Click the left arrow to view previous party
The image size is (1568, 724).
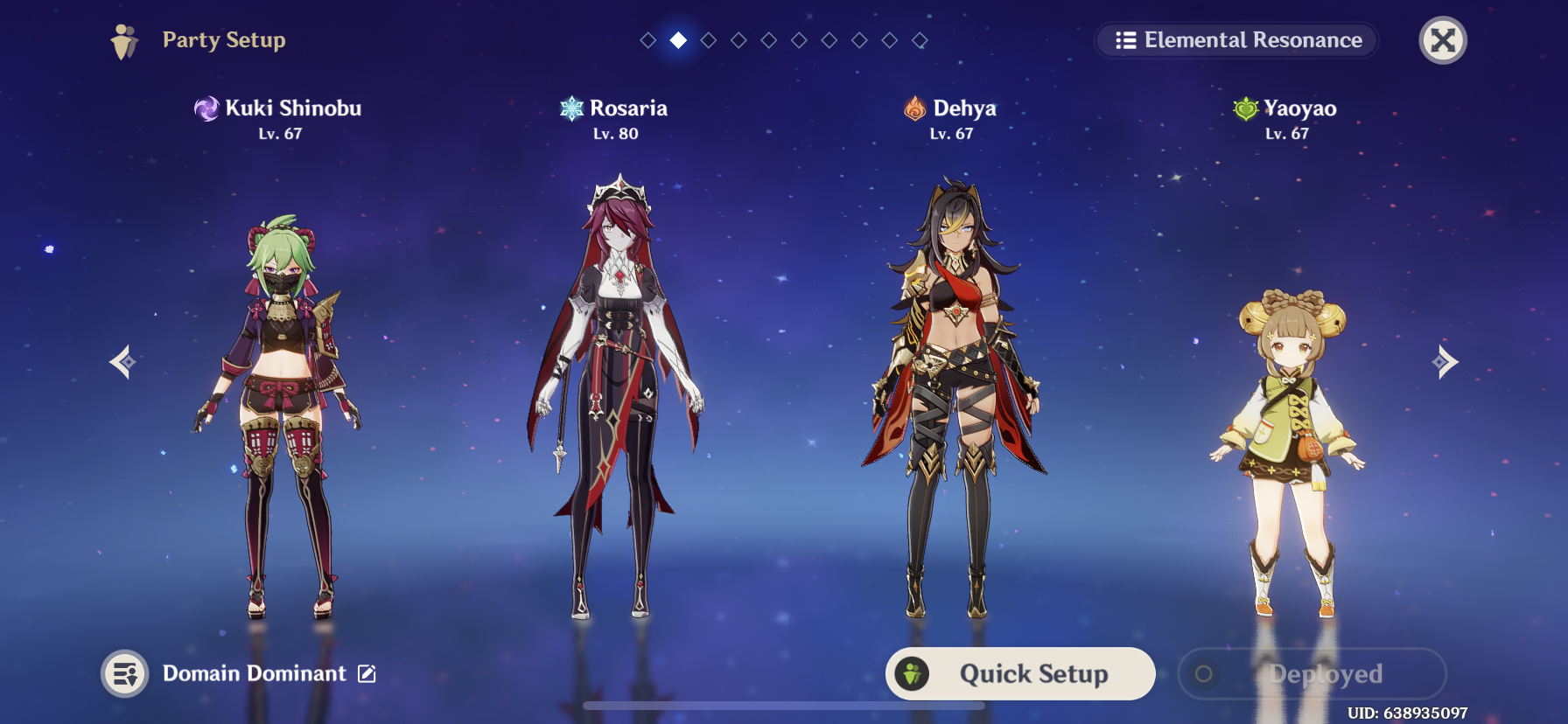pos(121,361)
